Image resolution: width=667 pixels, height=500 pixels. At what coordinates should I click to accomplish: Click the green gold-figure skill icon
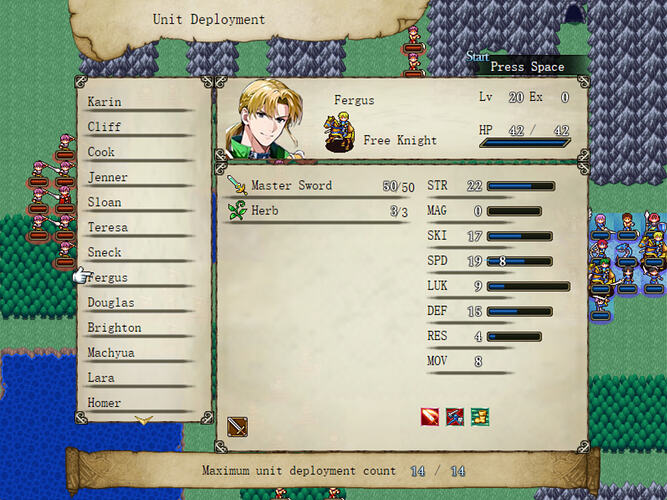tap(480, 417)
